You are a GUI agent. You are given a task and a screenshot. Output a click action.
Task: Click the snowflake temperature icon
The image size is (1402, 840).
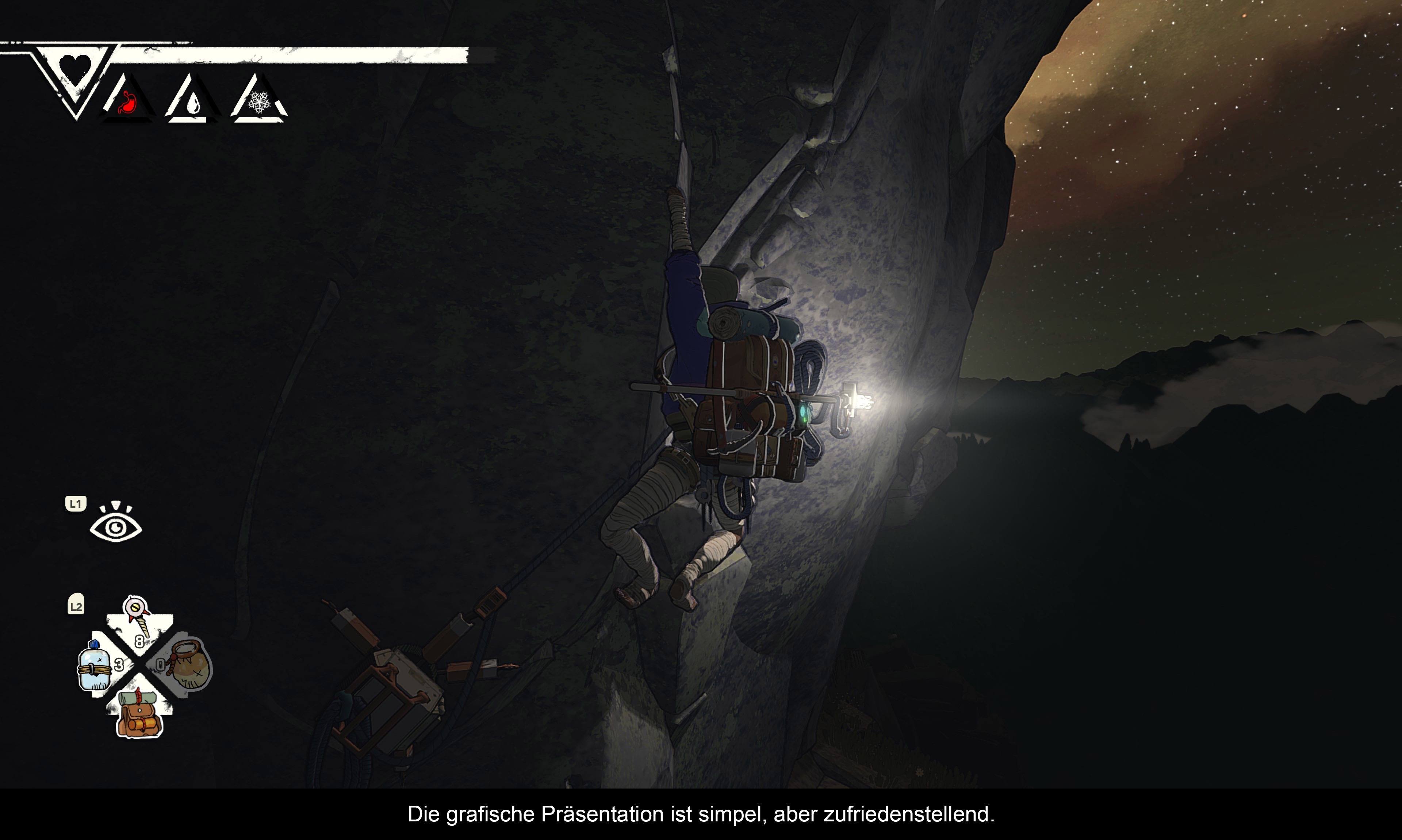point(259,102)
